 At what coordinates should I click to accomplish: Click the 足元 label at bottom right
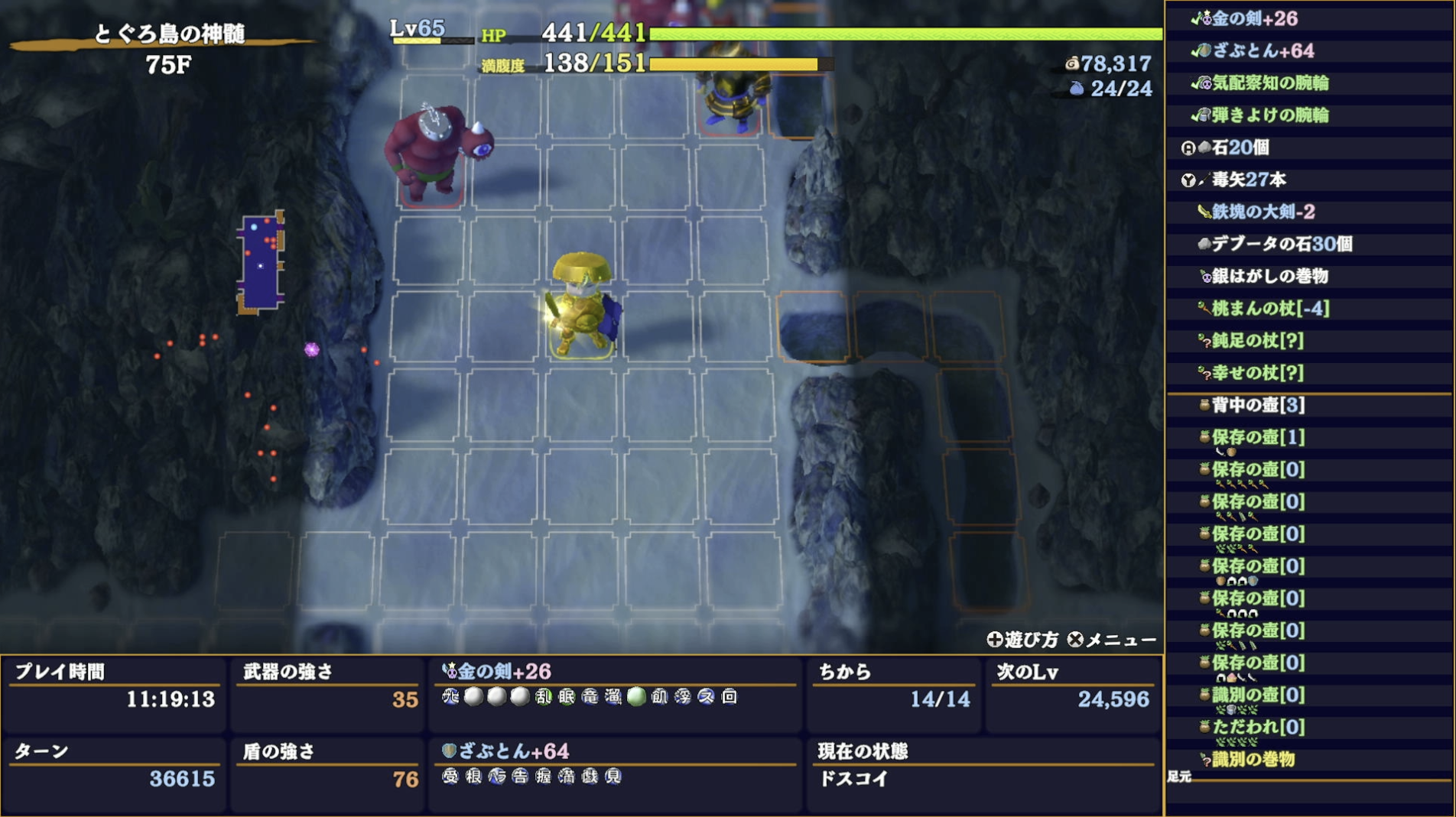coord(1180,776)
